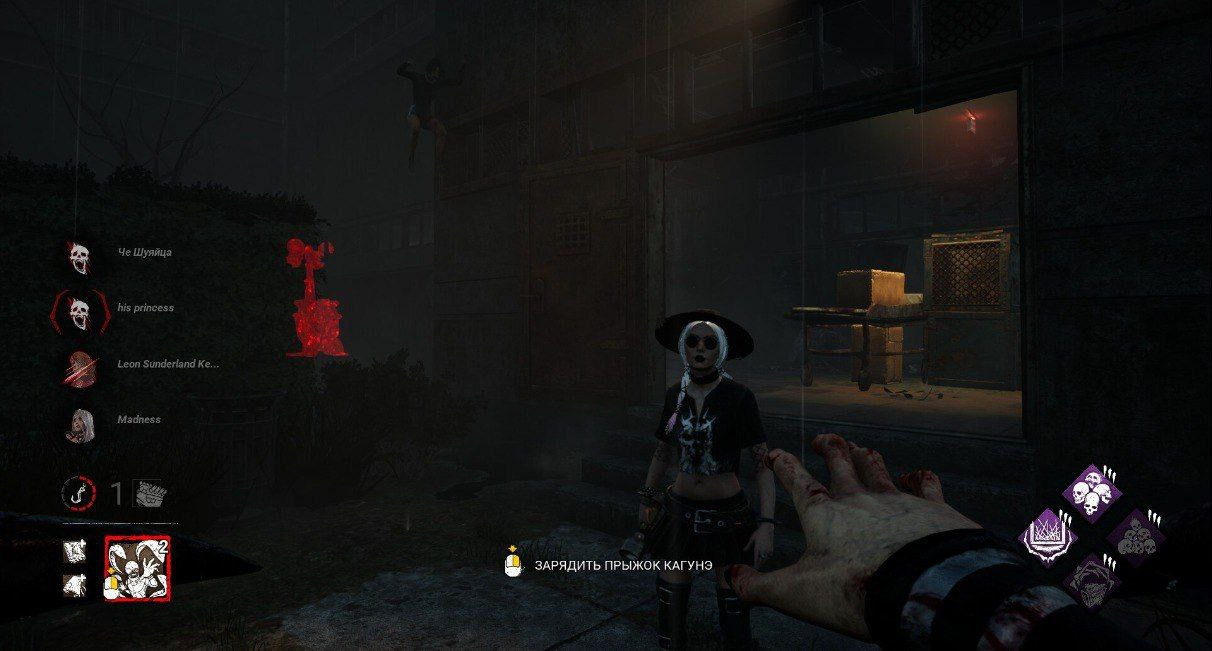The image size is (1212, 651).
Task: Select survivor Че Шуяйца in the player list
Action: click(79, 256)
